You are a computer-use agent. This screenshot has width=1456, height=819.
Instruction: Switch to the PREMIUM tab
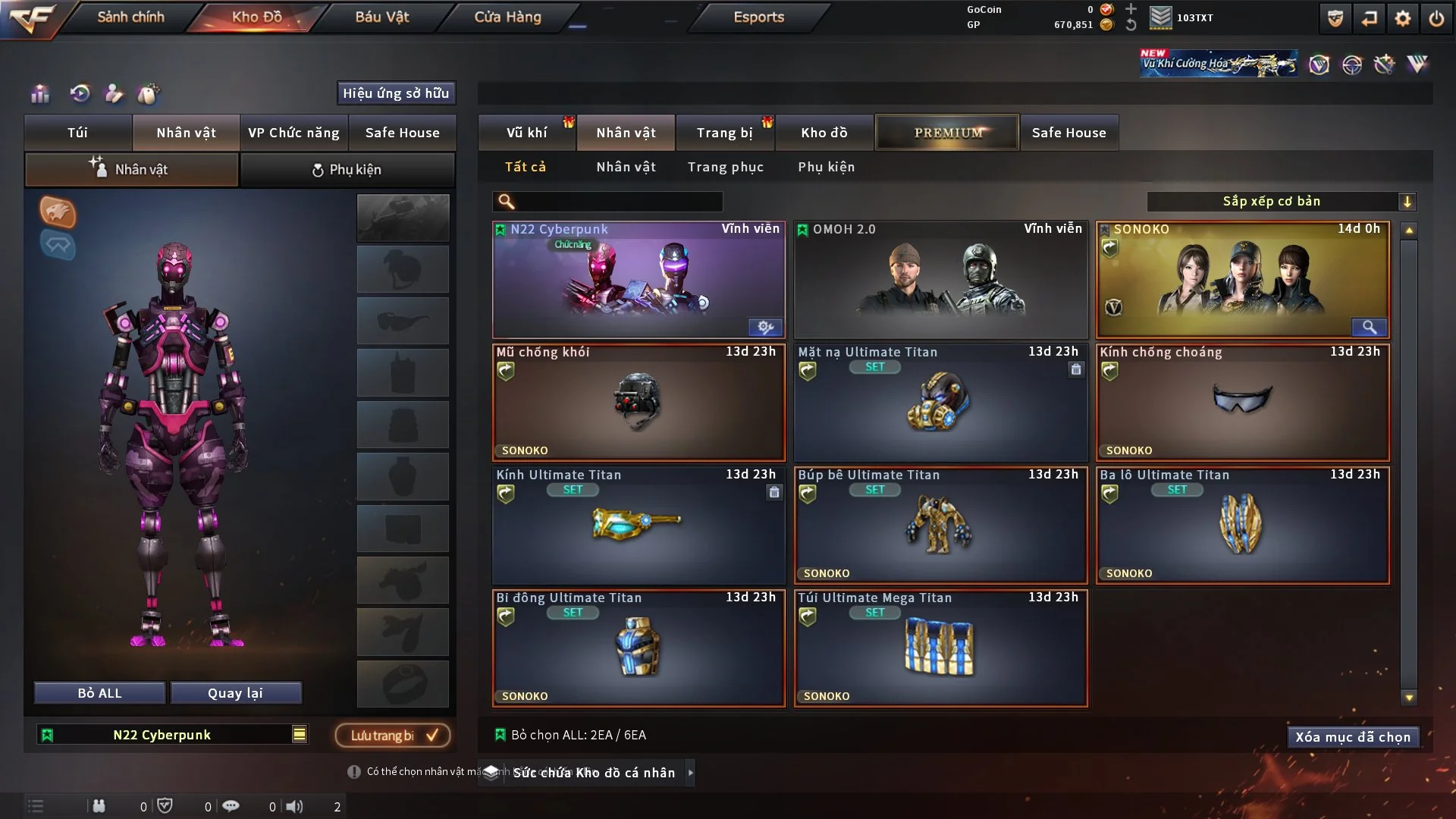pyautogui.click(x=947, y=133)
